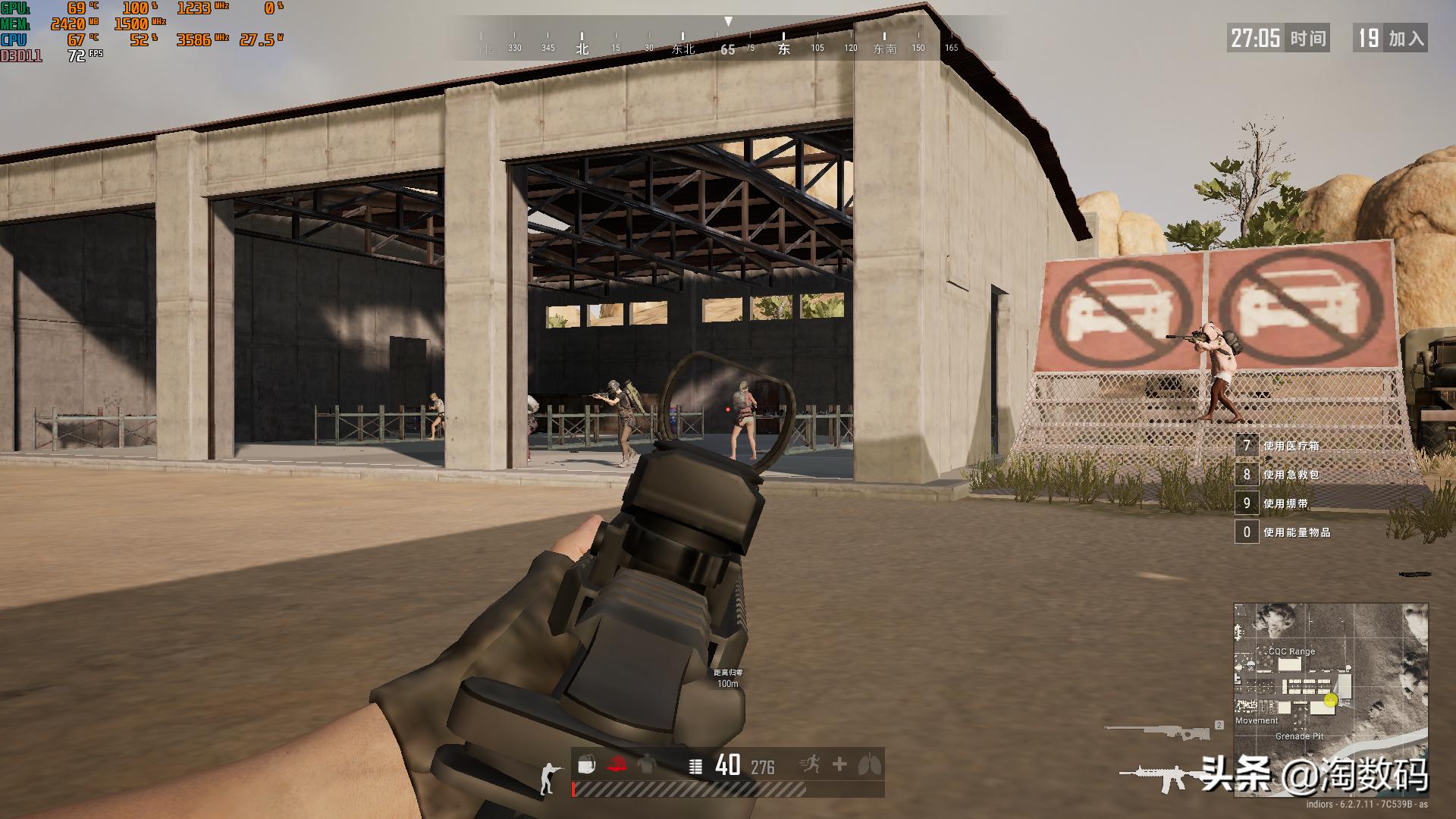Image resolution: width=1456 pixels, height=819 pixels.
Task: Click the backpack equipment icon
Action: [x=586, y=765]
